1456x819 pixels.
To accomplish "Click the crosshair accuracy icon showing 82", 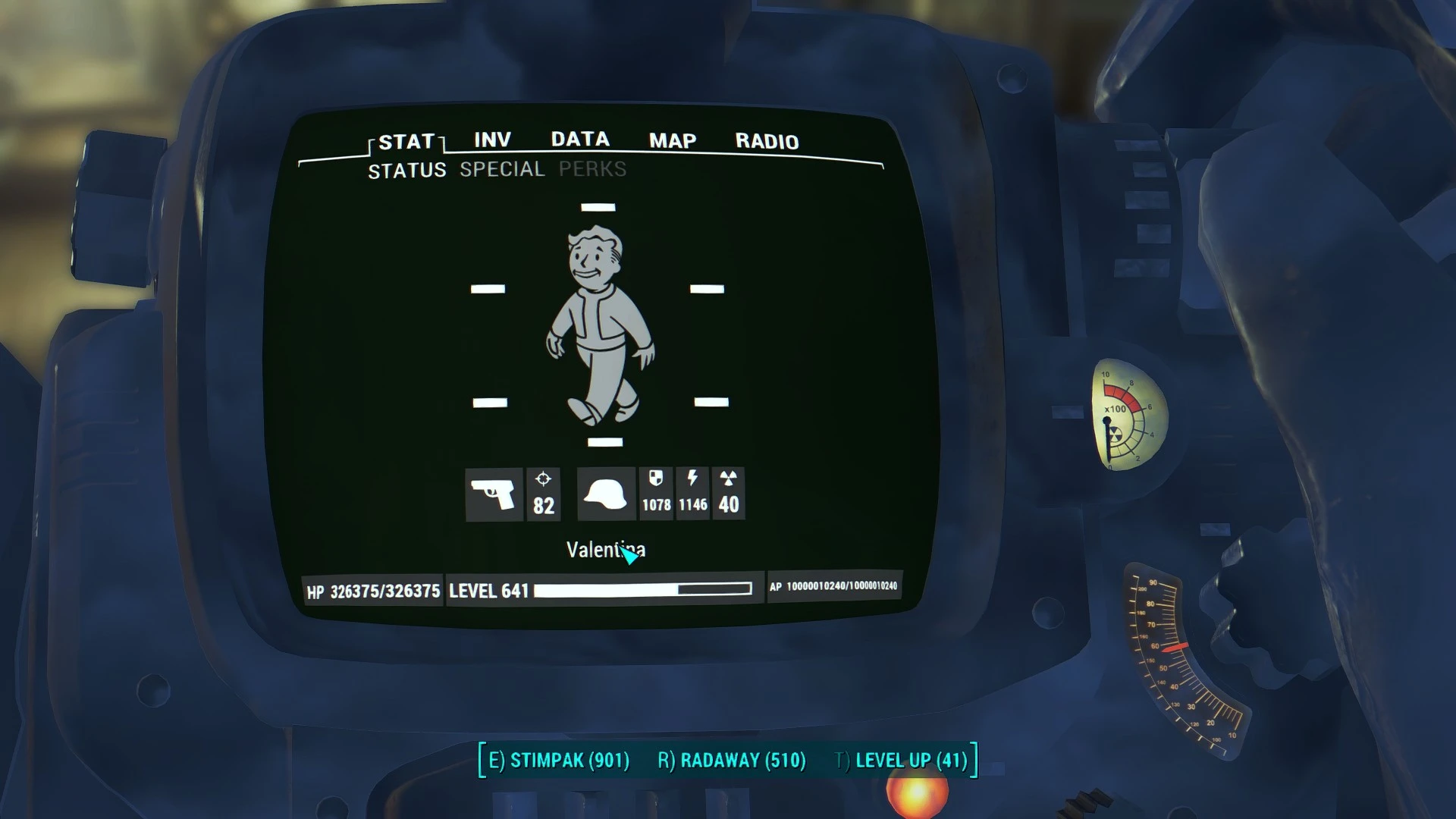I will pyautogui.click(x=543, y=494).
